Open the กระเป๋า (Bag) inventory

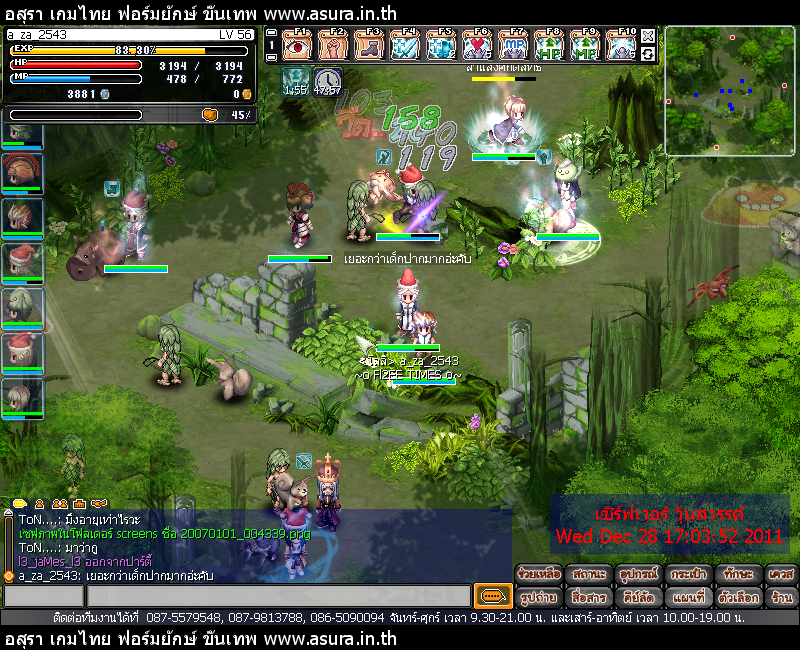(687, 575)
